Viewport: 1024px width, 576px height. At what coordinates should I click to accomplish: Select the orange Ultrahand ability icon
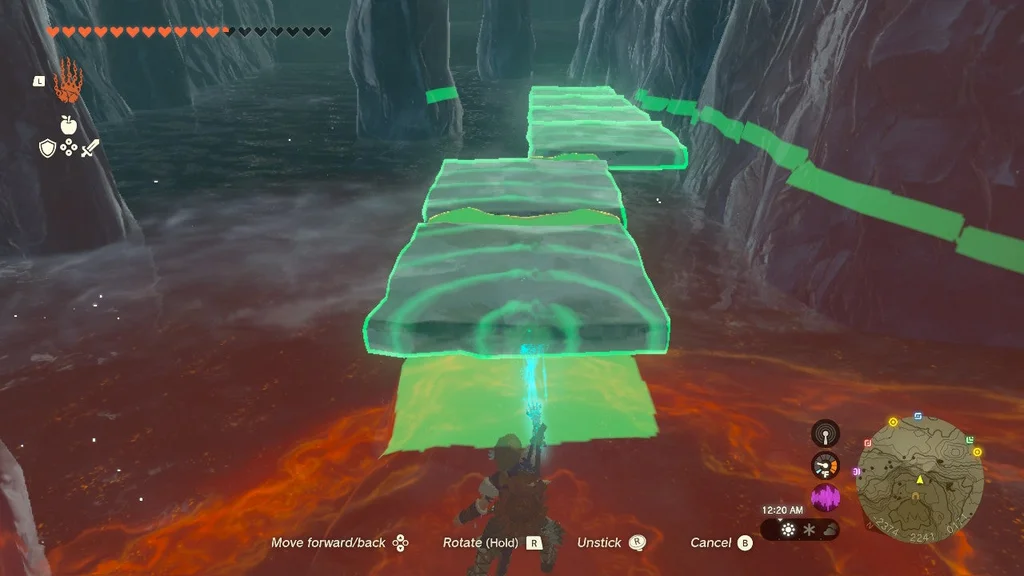[x=68, y=78]
